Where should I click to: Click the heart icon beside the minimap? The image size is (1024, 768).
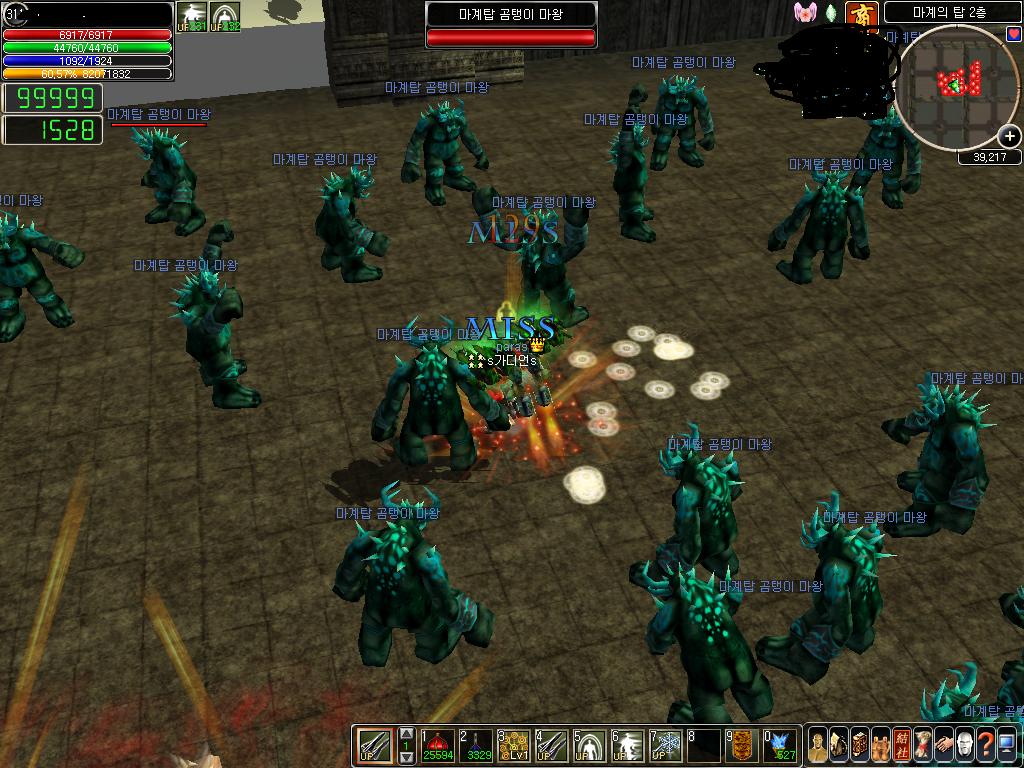click(1014, 35)
